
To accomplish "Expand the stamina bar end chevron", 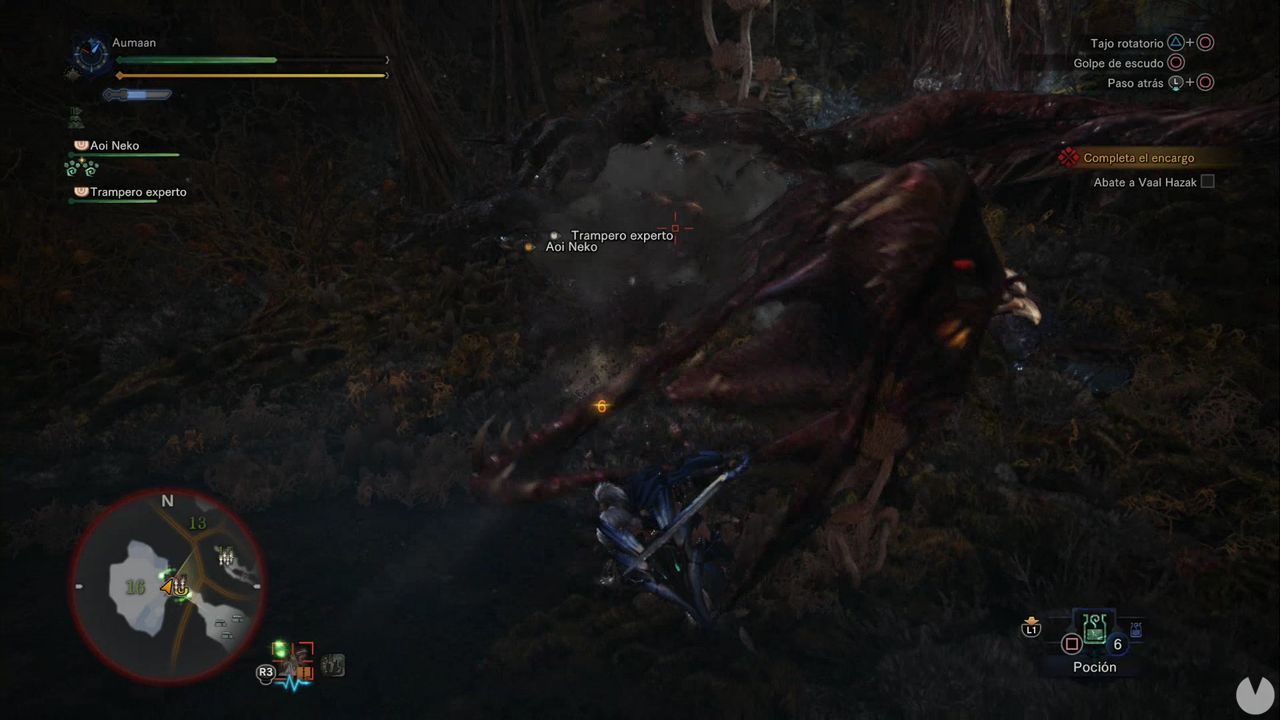I will coord(387,75).
